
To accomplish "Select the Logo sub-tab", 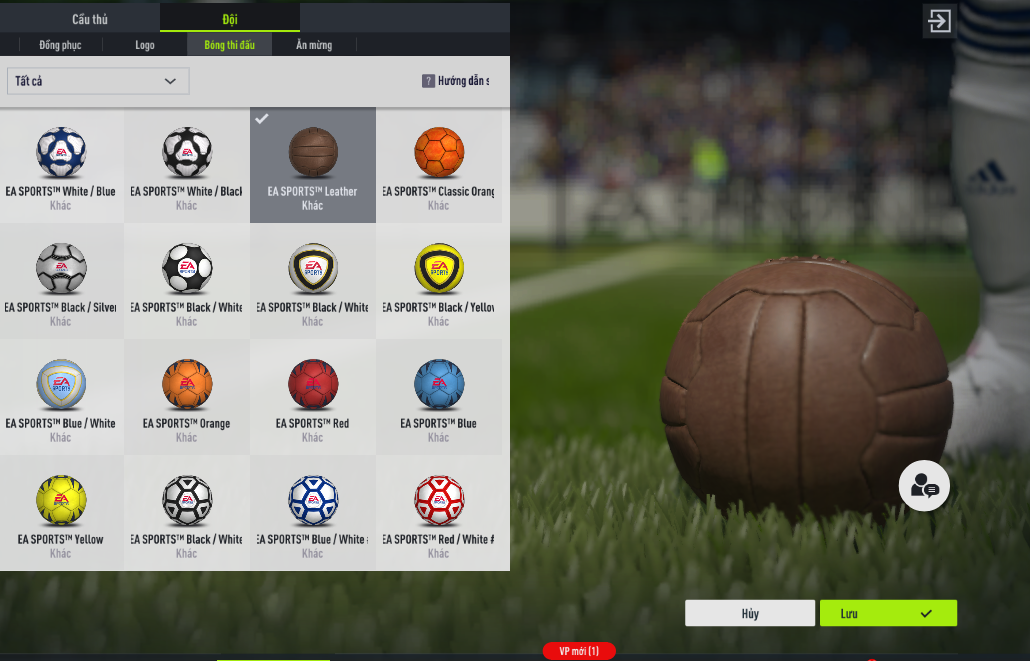I will point(145,45).
